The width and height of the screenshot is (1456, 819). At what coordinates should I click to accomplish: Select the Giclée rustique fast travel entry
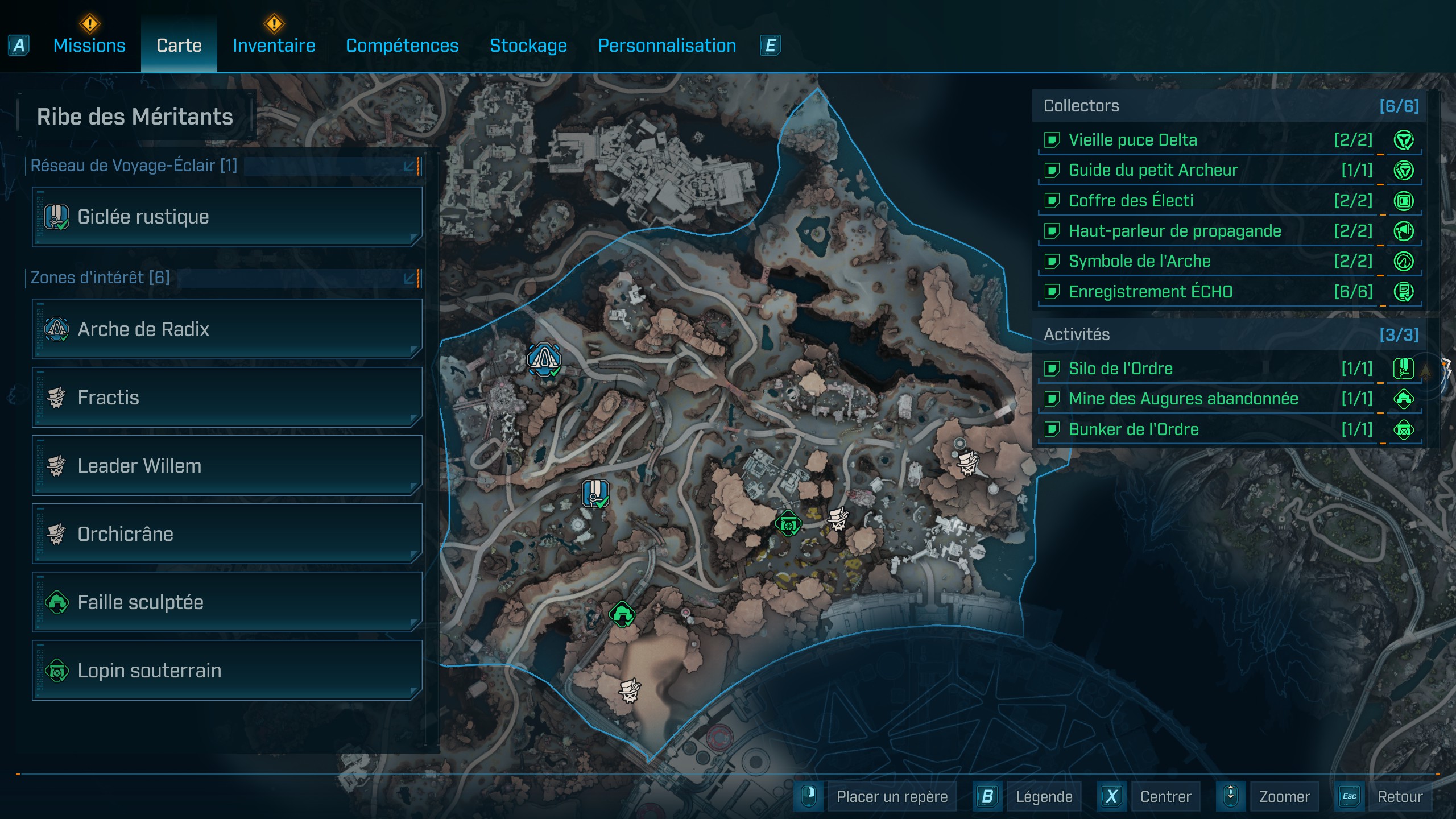click(227, 217)
